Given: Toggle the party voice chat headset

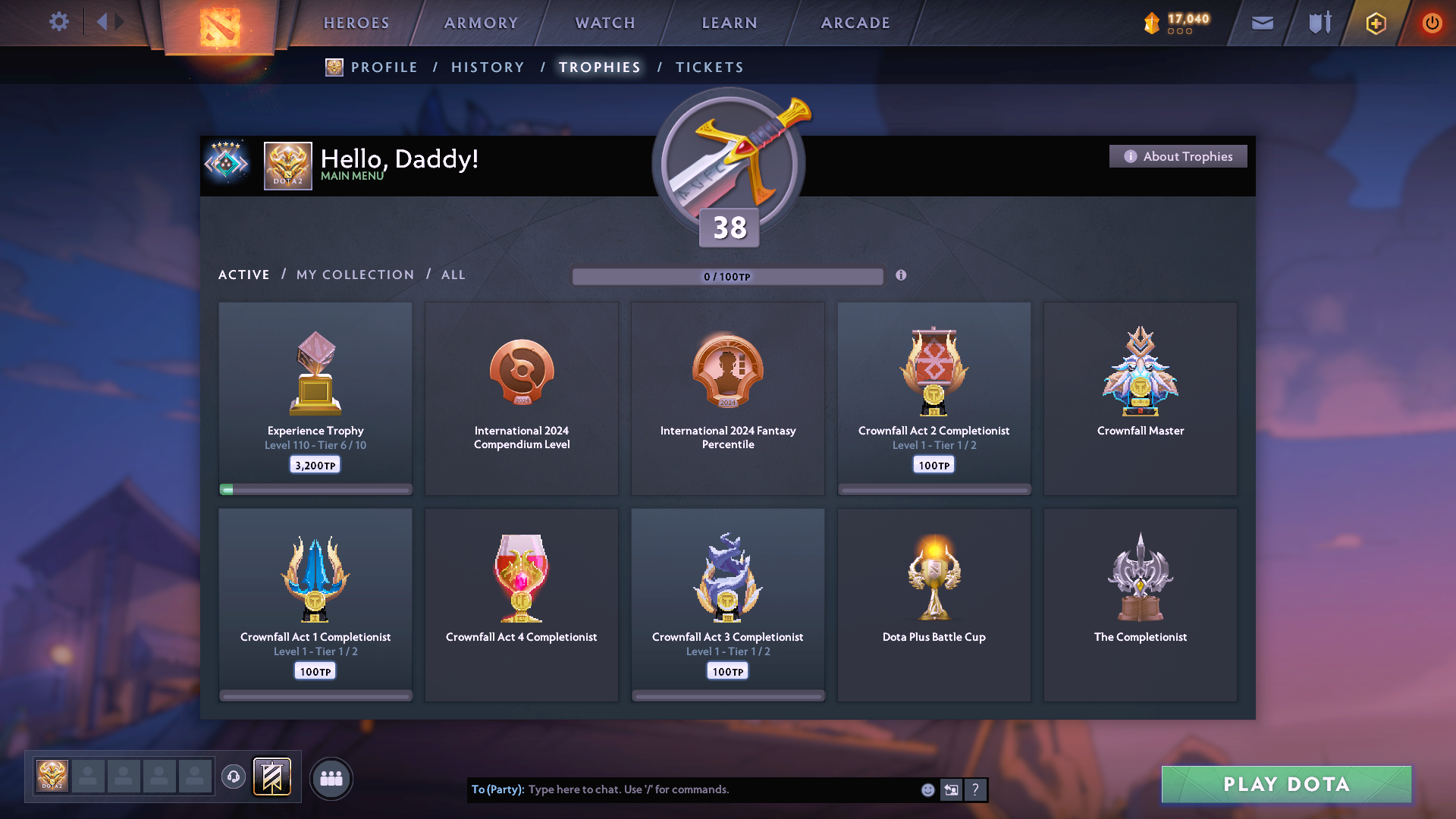Looking at the screenshot, I should tap(233, 777).
